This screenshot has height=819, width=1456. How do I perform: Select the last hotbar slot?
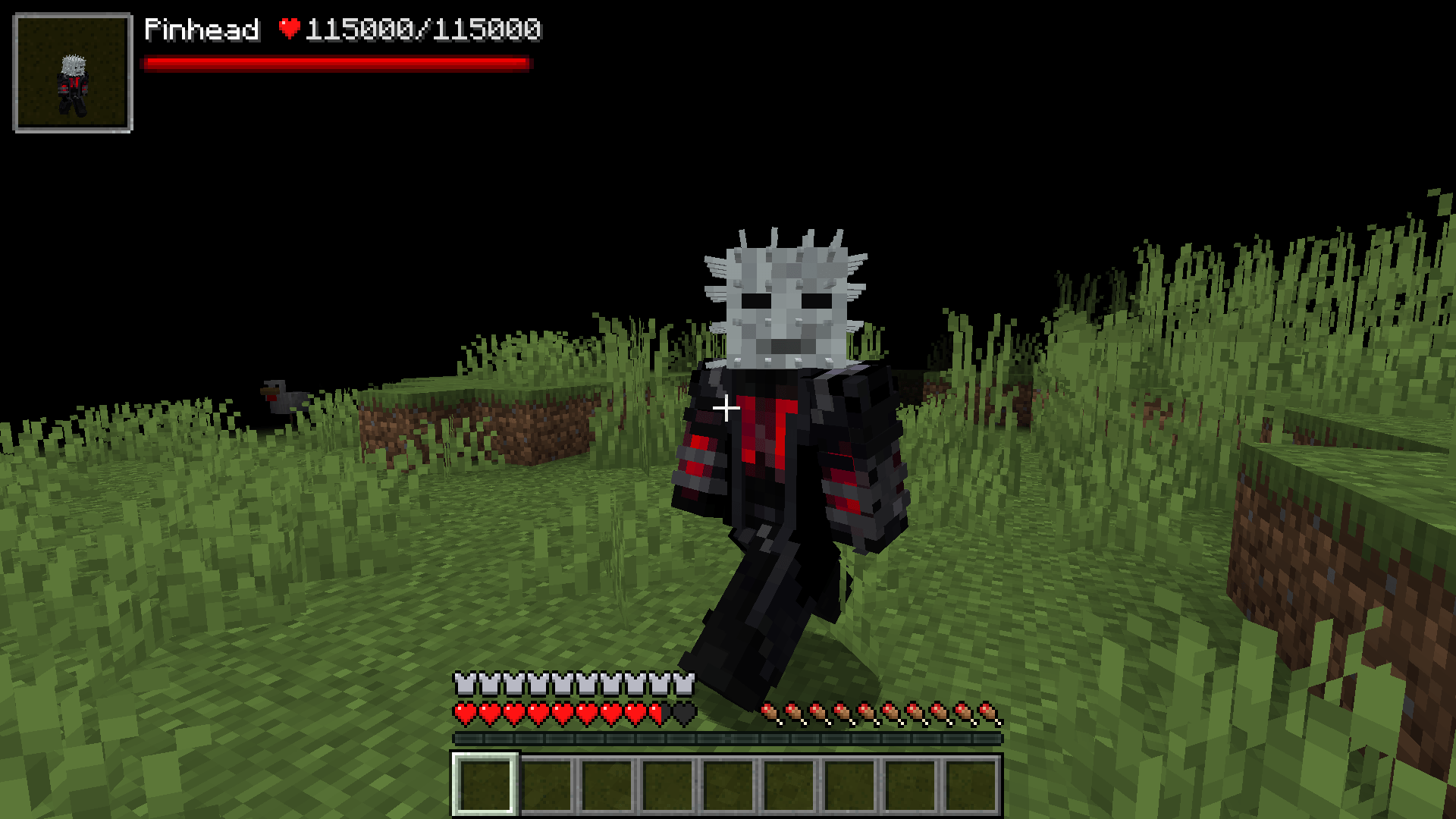click(x=972, y=786)
